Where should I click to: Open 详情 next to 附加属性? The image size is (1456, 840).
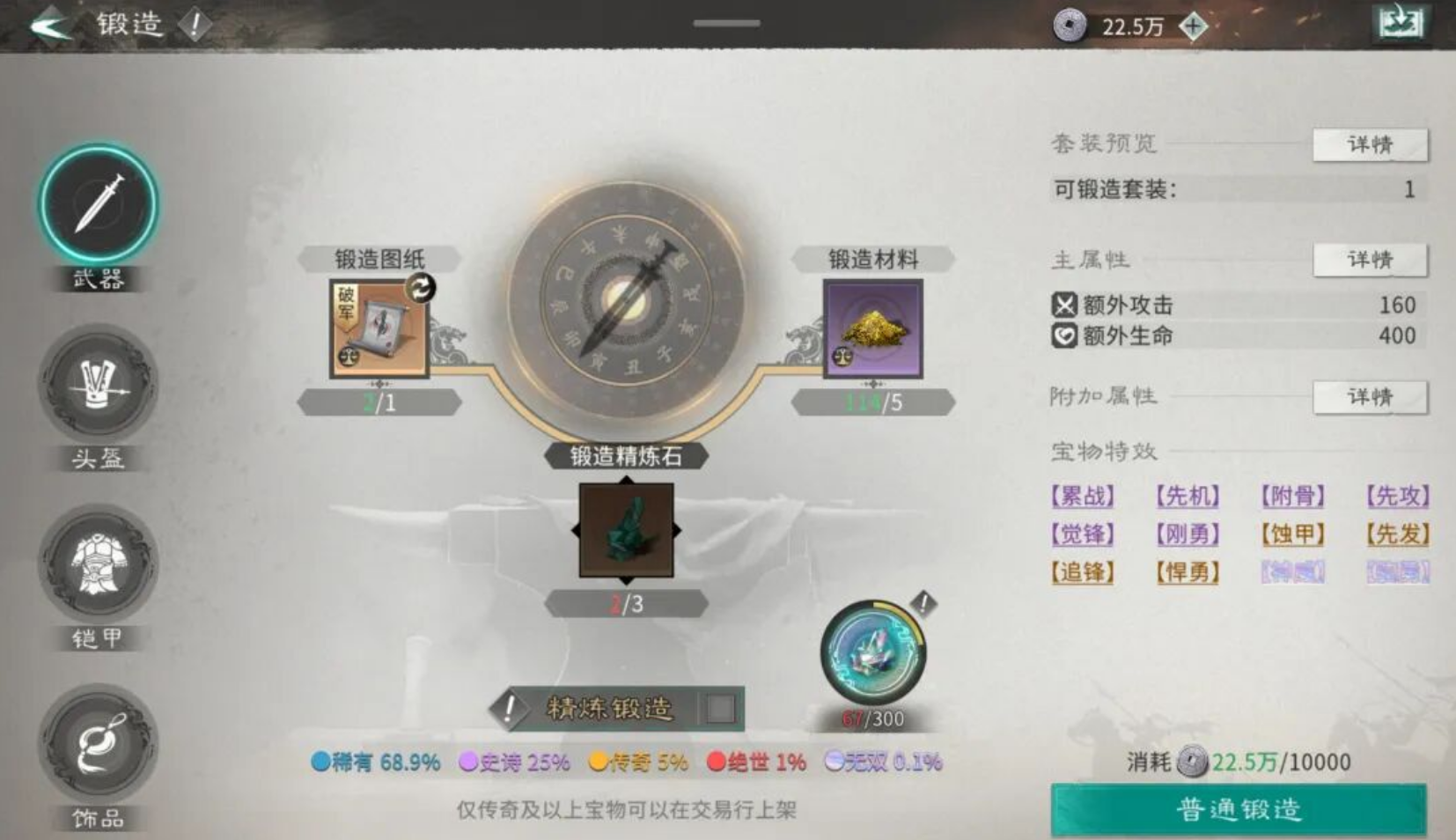tap(1370, 397)
